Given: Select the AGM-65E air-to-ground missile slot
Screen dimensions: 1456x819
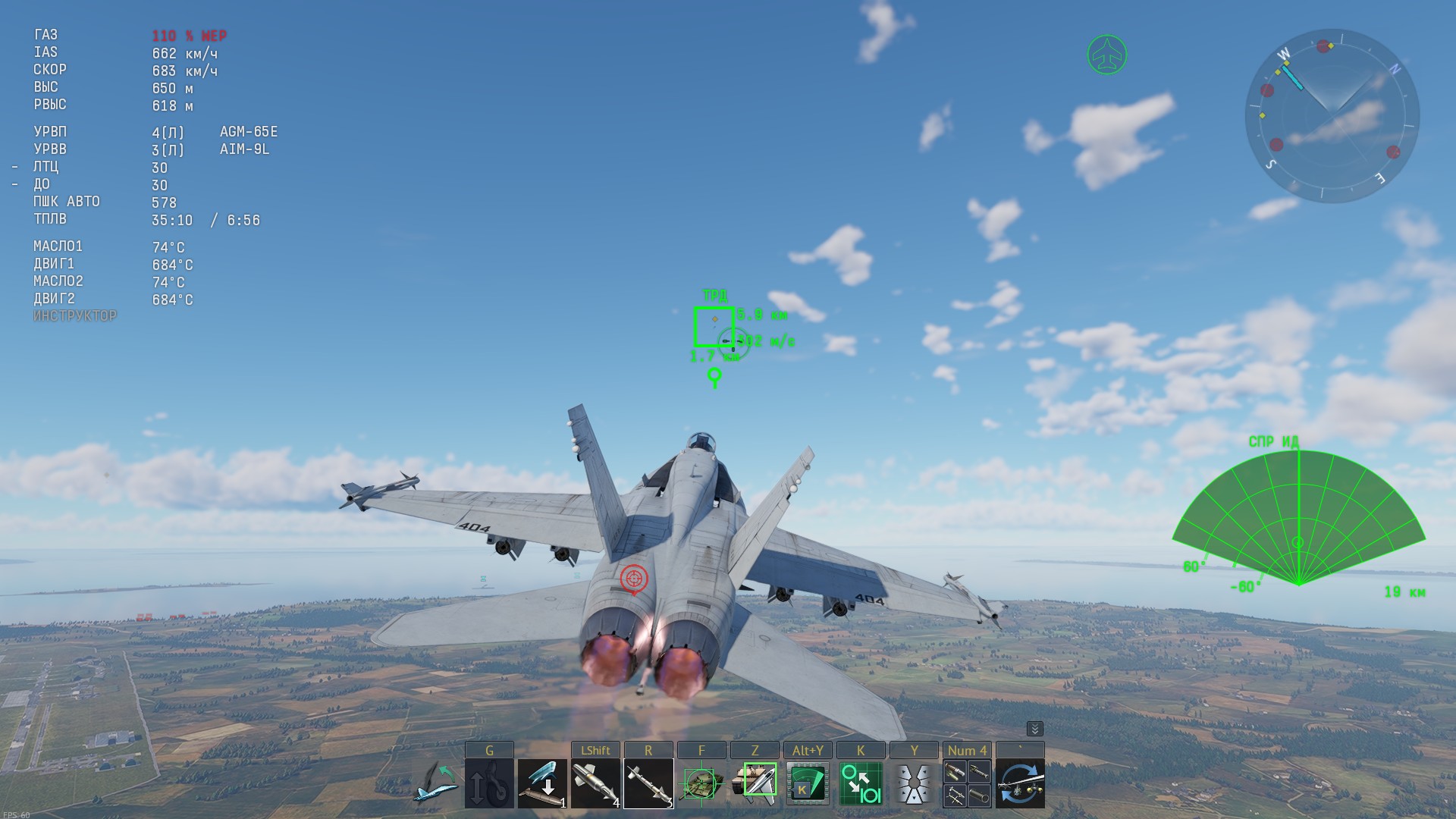Looking at the screenshot, I should 595,784.
